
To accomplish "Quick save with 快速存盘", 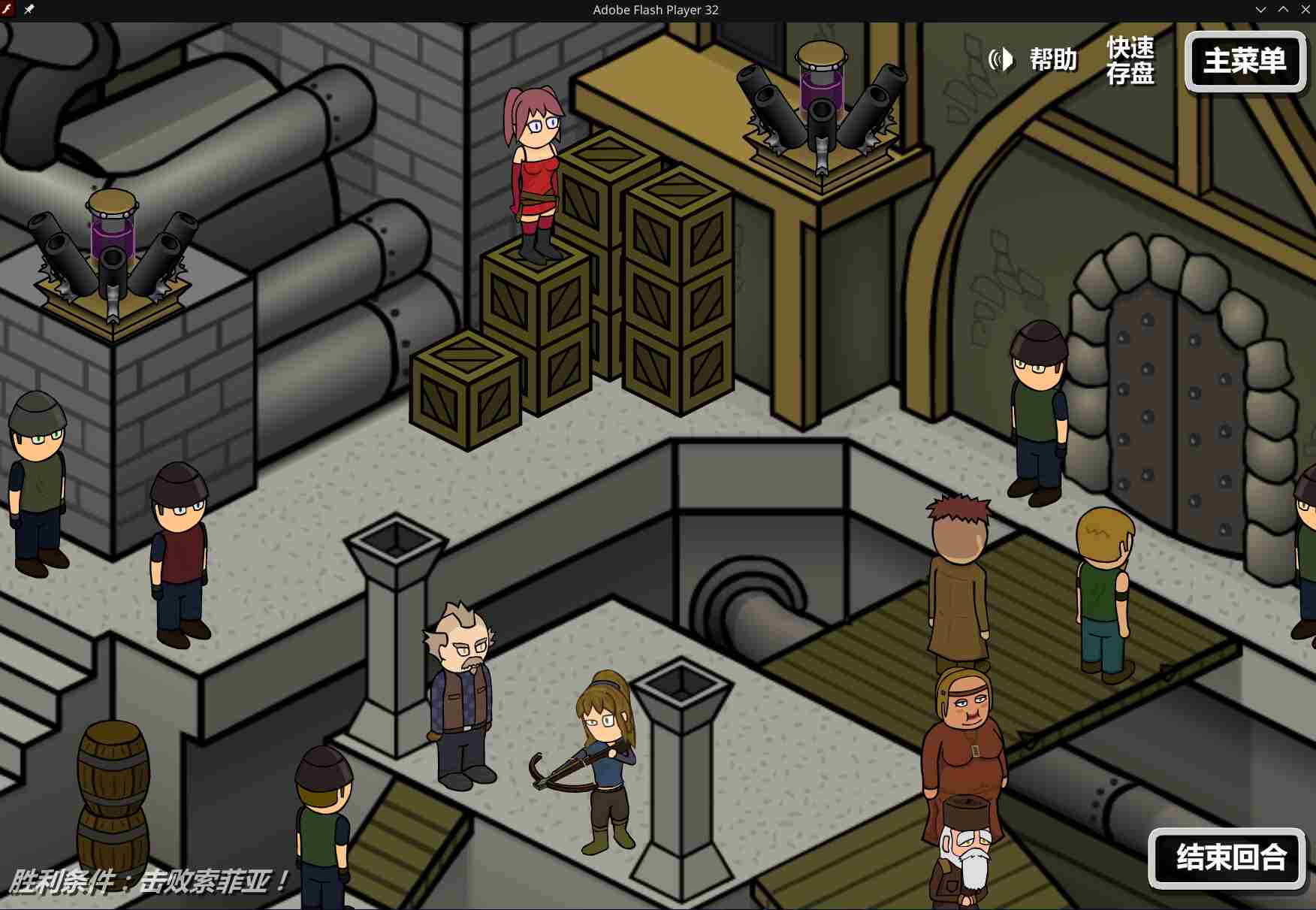I will (1130, 61).
